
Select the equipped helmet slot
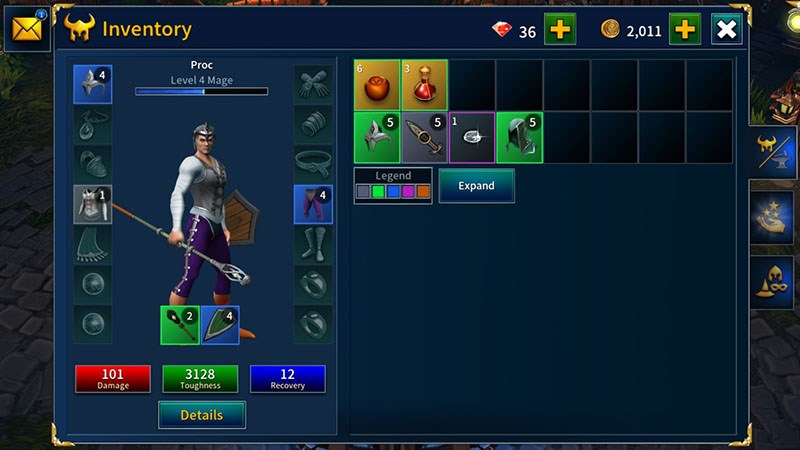(92, 85)
